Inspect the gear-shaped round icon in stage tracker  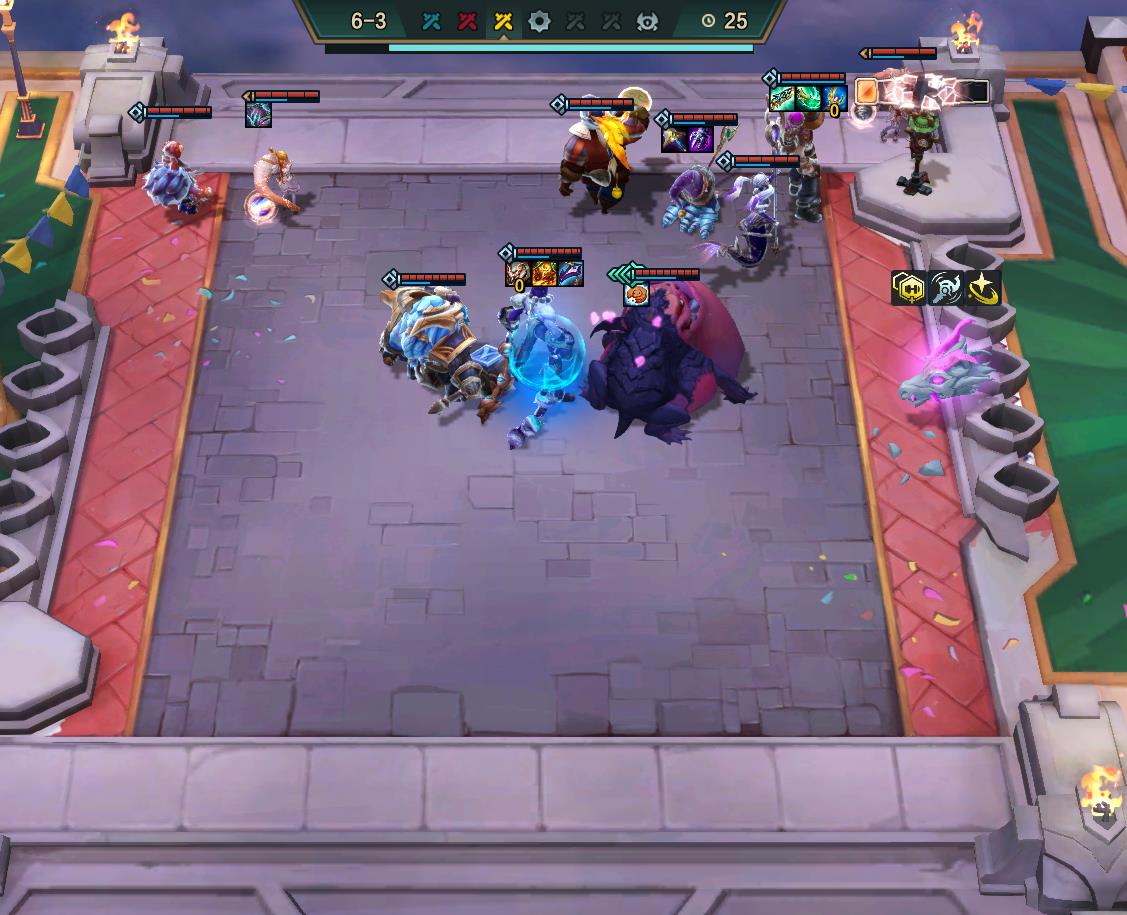click(539, 21)
